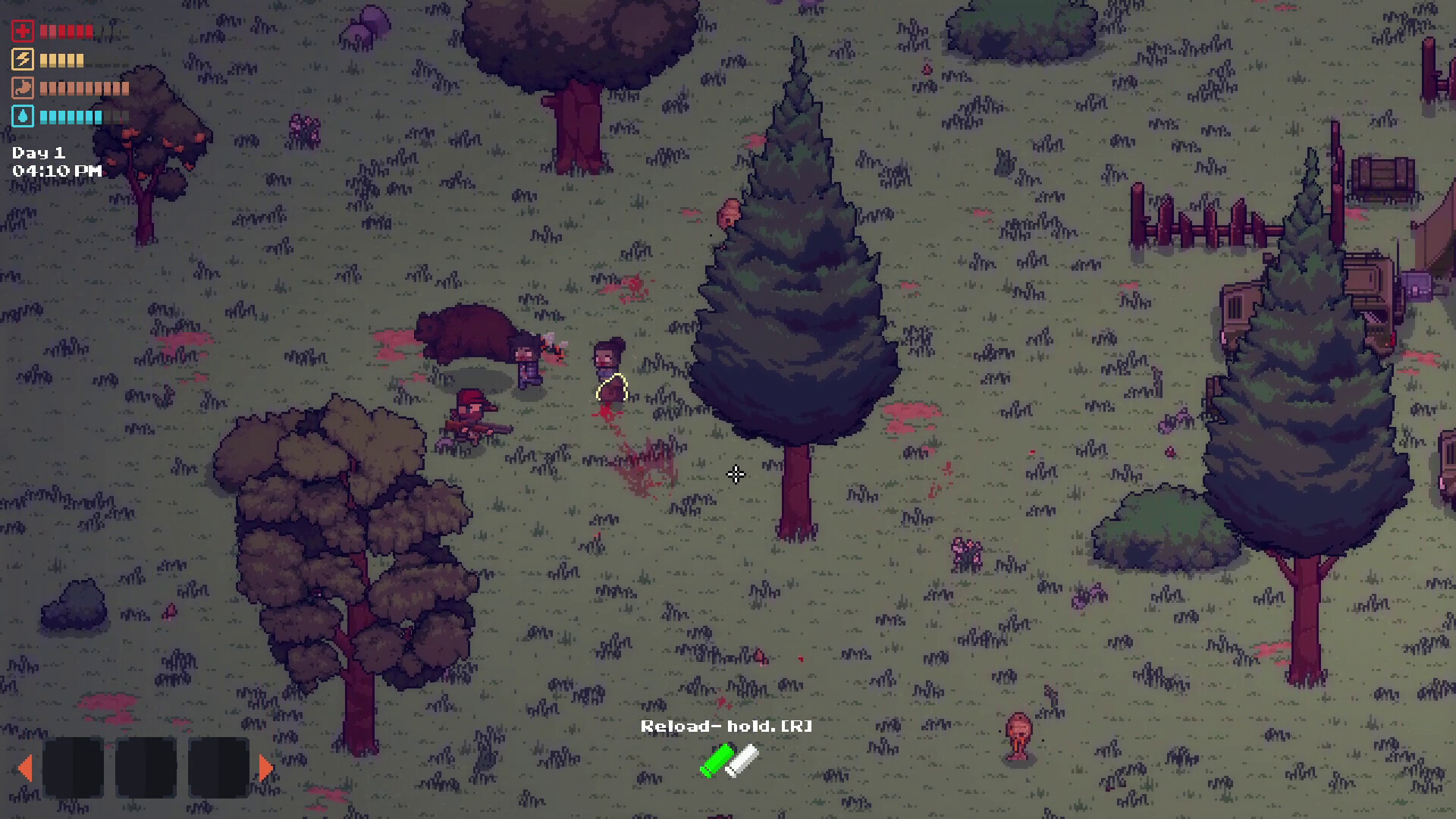
Task: Click the 04:10 PM time label
Action: [x=55, y=171]
